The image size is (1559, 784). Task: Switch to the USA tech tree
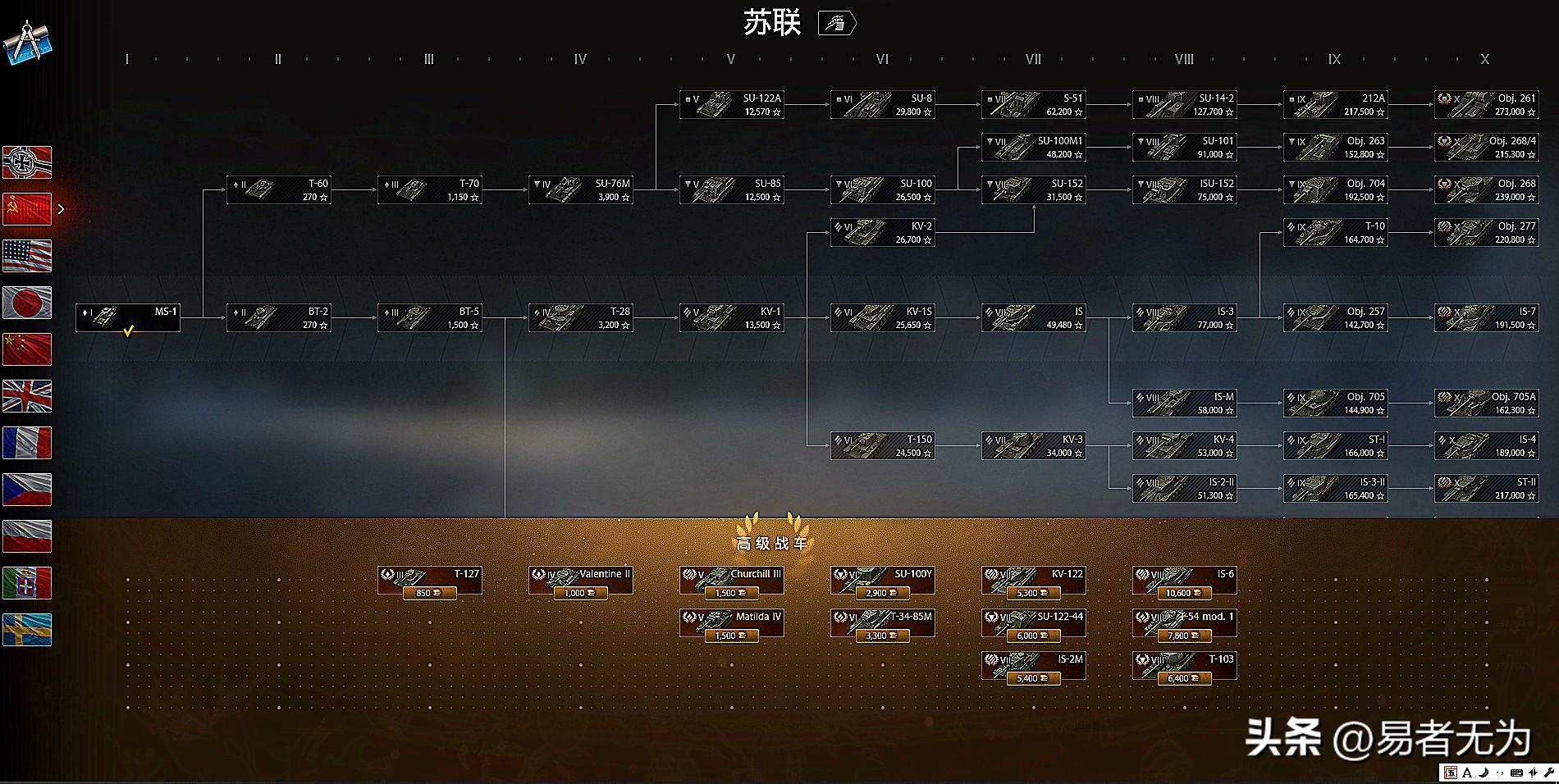point(27,255)
